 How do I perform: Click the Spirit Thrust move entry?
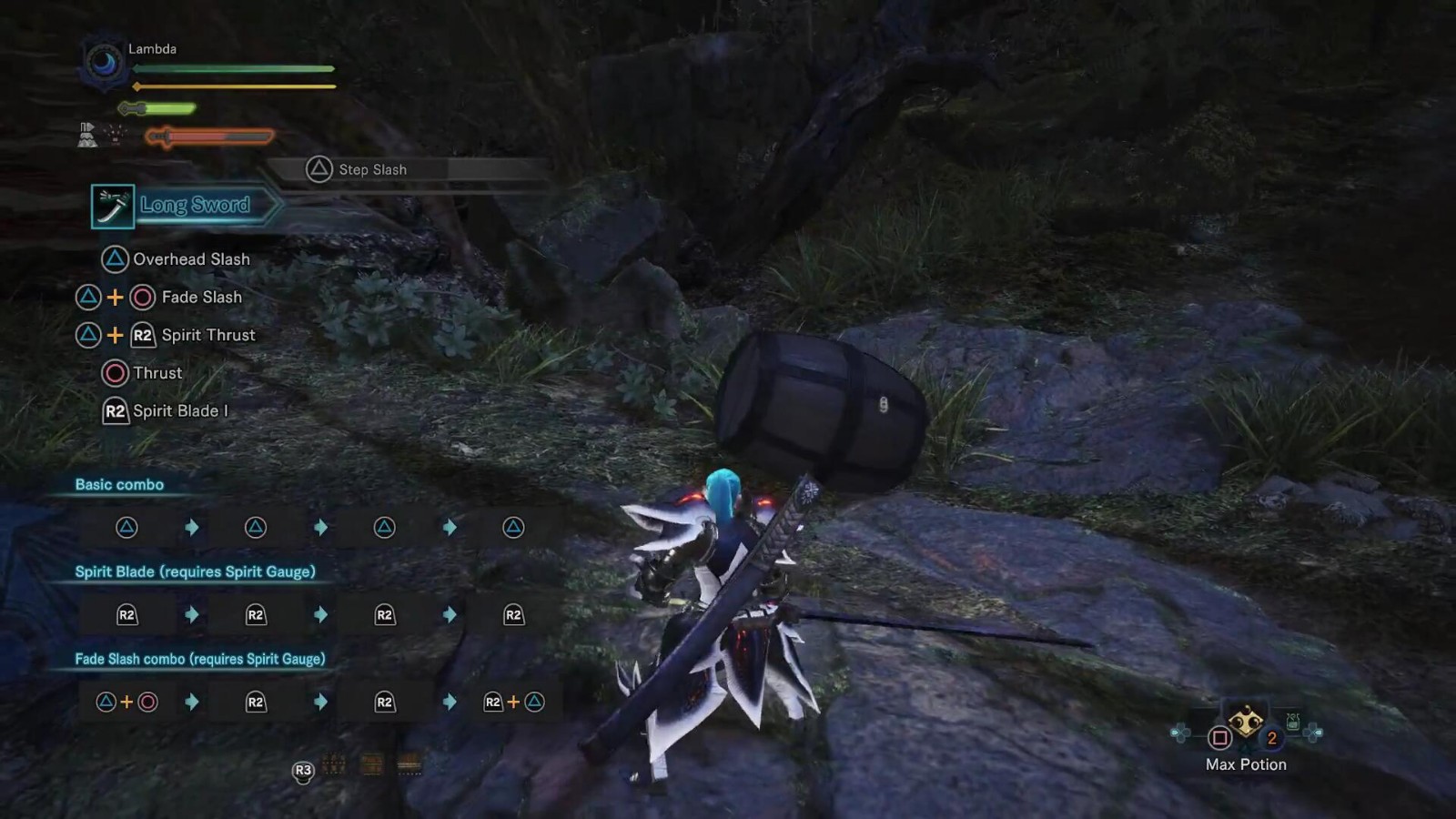tap(207, 335)
